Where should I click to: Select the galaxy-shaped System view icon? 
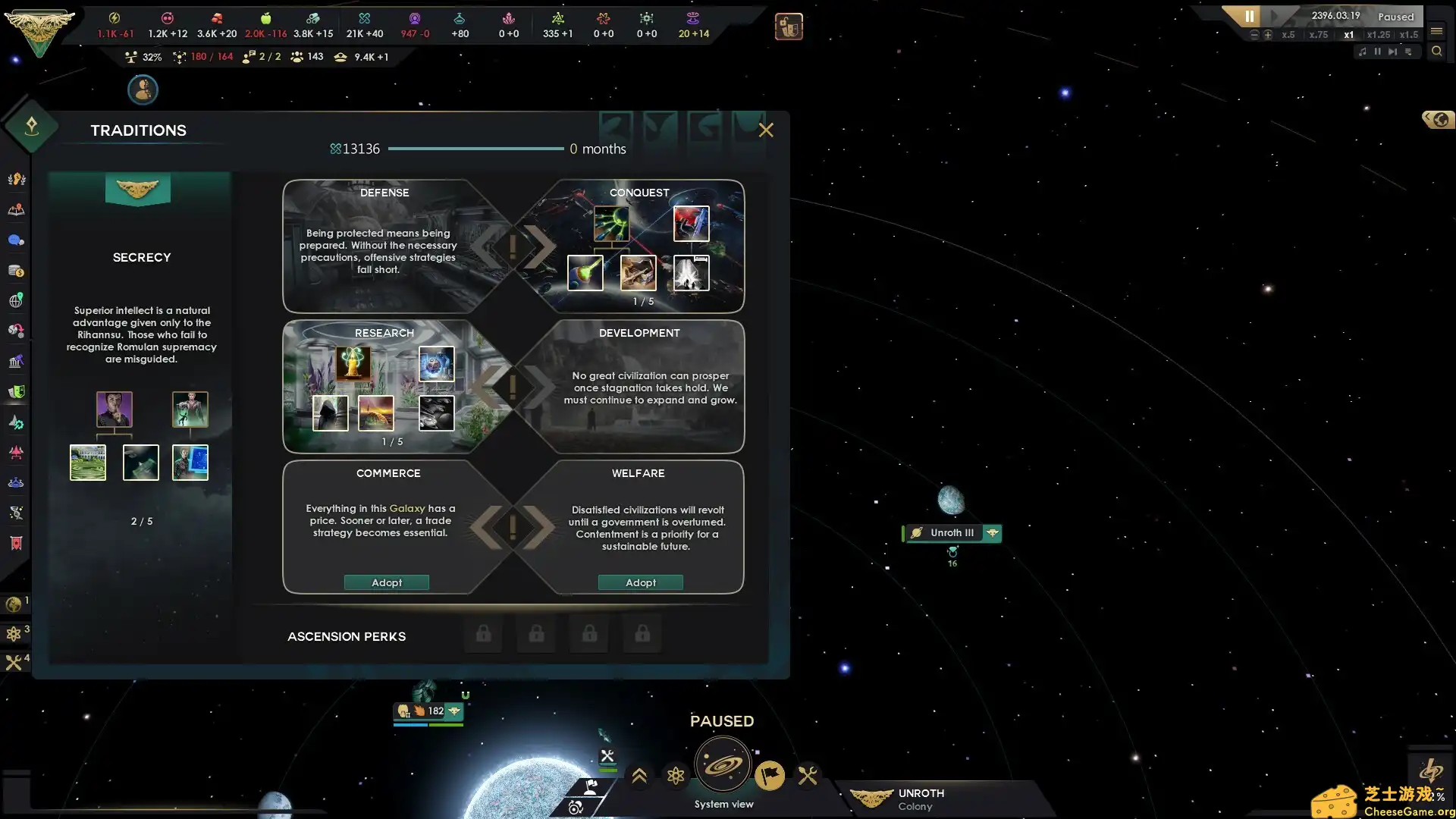[x=724, y=764]
